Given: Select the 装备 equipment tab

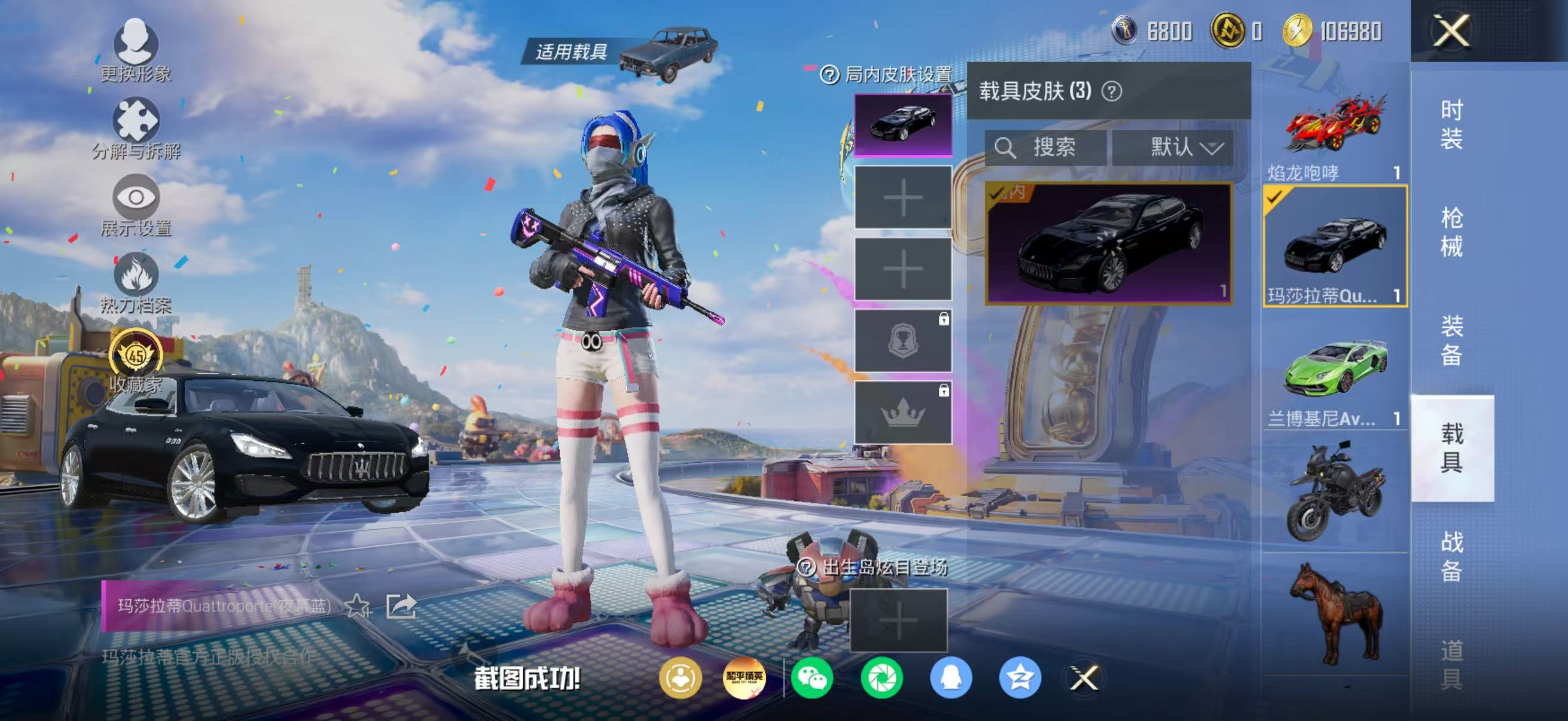Looking at the screenshot, I should tap(1451, 340).
